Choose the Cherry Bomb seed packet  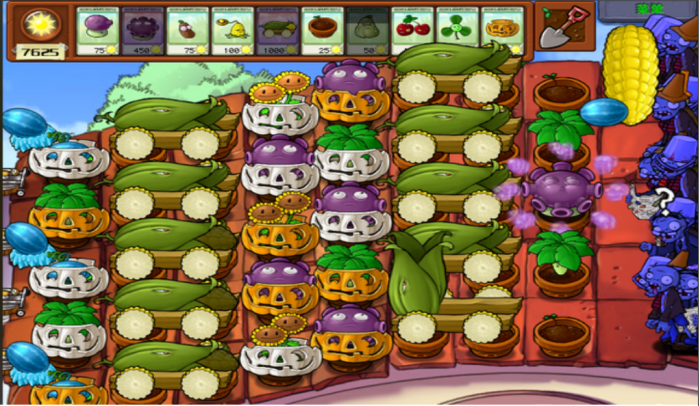(x=412, y=30)
